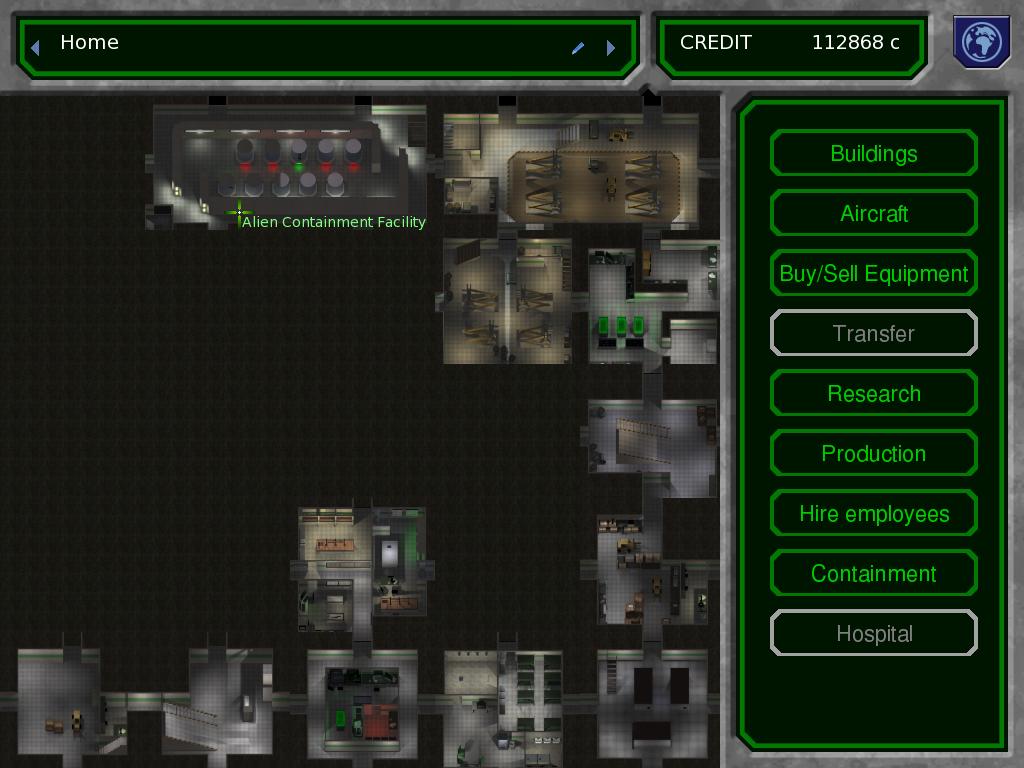Open the Aircraft management screen
Image resolution: width=1024 pixels, height=768 pixels.
point(873,214)
